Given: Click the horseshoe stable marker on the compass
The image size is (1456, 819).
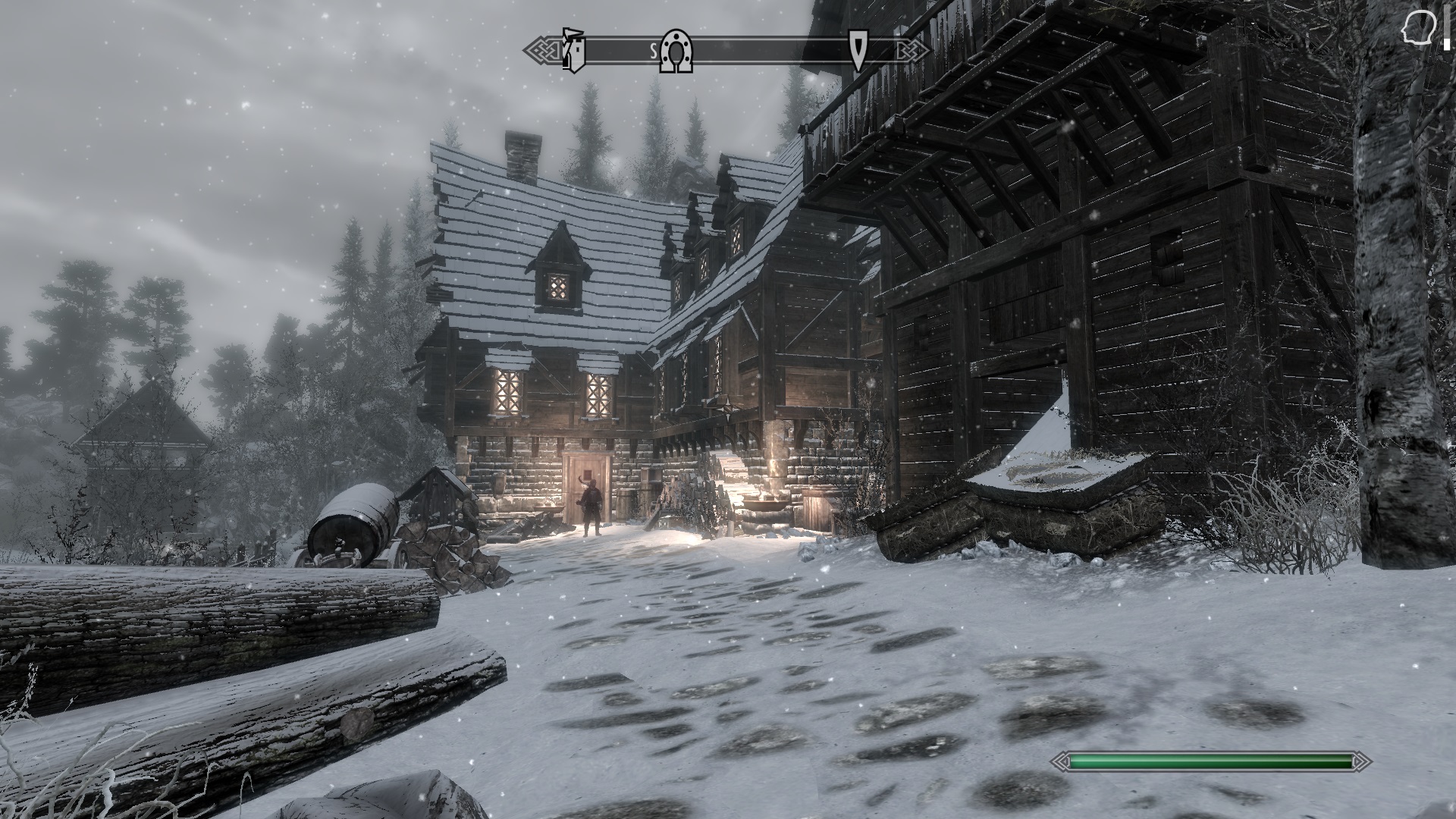Looking at the screenshot, I should click(676, 50).
